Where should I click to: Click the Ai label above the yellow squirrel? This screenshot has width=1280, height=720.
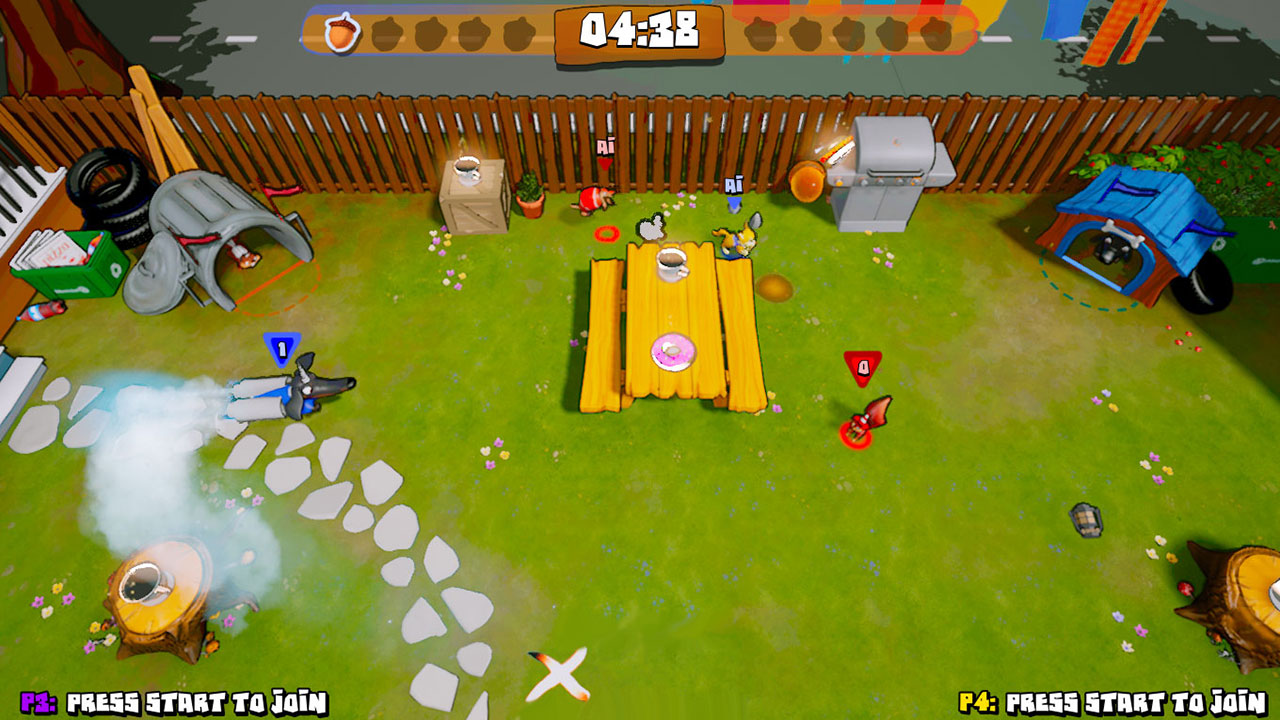point(736,184)
